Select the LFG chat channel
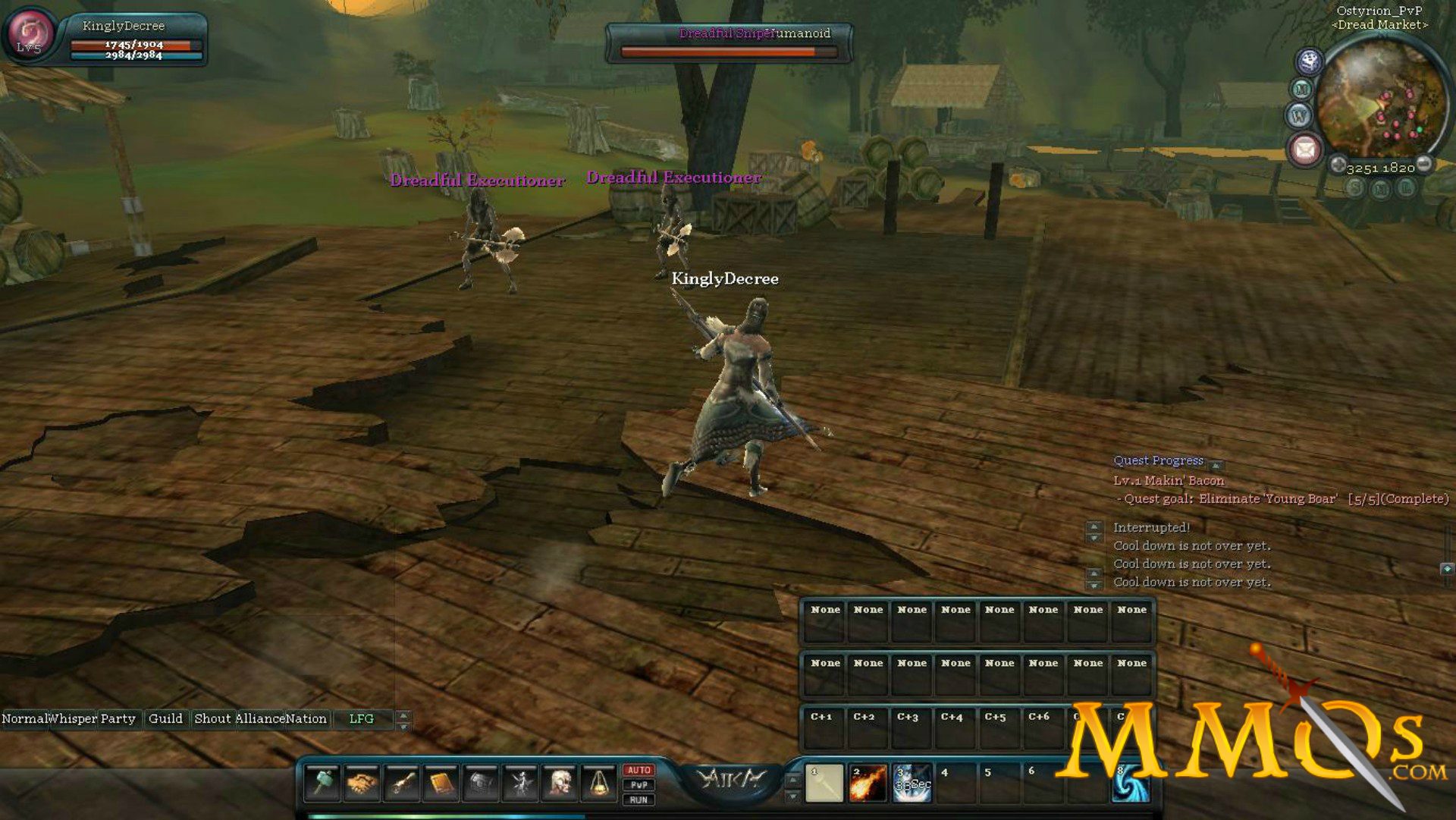The image size is (1456, 820). pyautogui.click(x=362, y=718)
